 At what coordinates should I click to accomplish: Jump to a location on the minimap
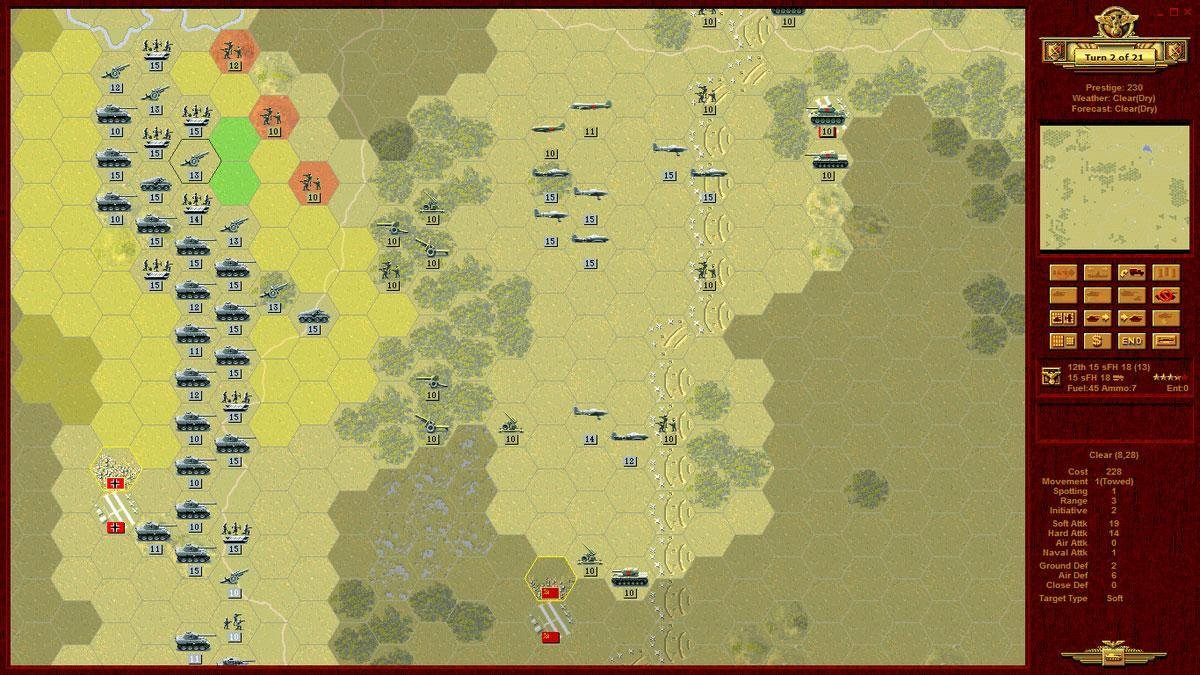click(x=1108, y=187)
